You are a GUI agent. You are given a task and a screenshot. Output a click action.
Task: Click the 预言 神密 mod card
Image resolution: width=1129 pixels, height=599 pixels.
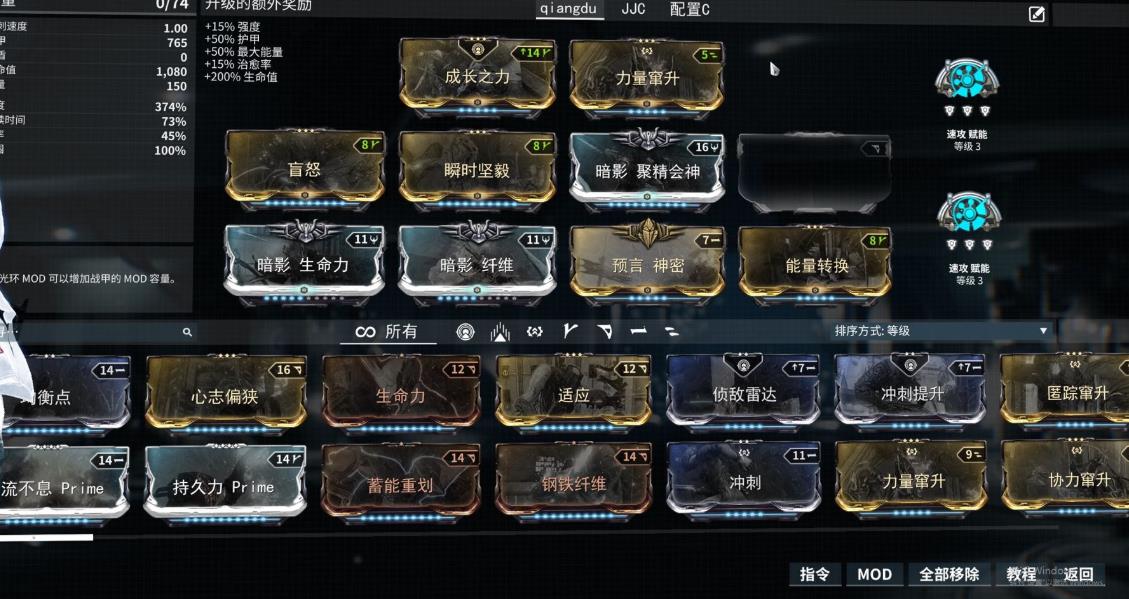click(647, 263)
